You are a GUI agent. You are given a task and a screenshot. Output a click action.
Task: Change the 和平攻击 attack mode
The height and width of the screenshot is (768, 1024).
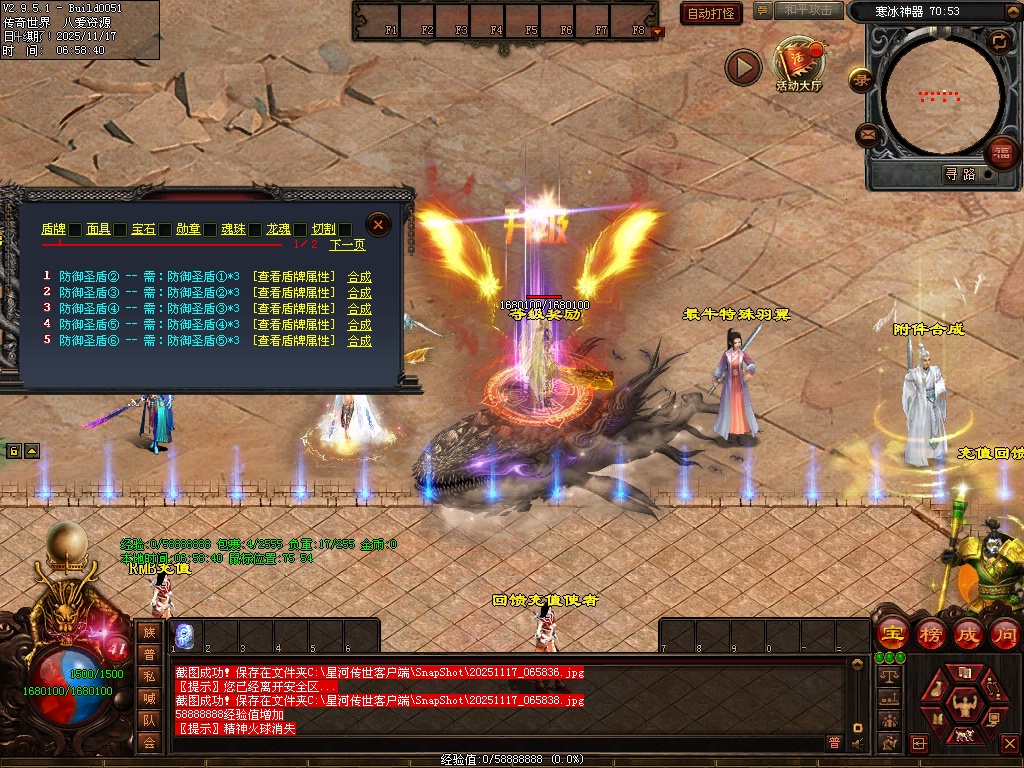coord(808,10)
